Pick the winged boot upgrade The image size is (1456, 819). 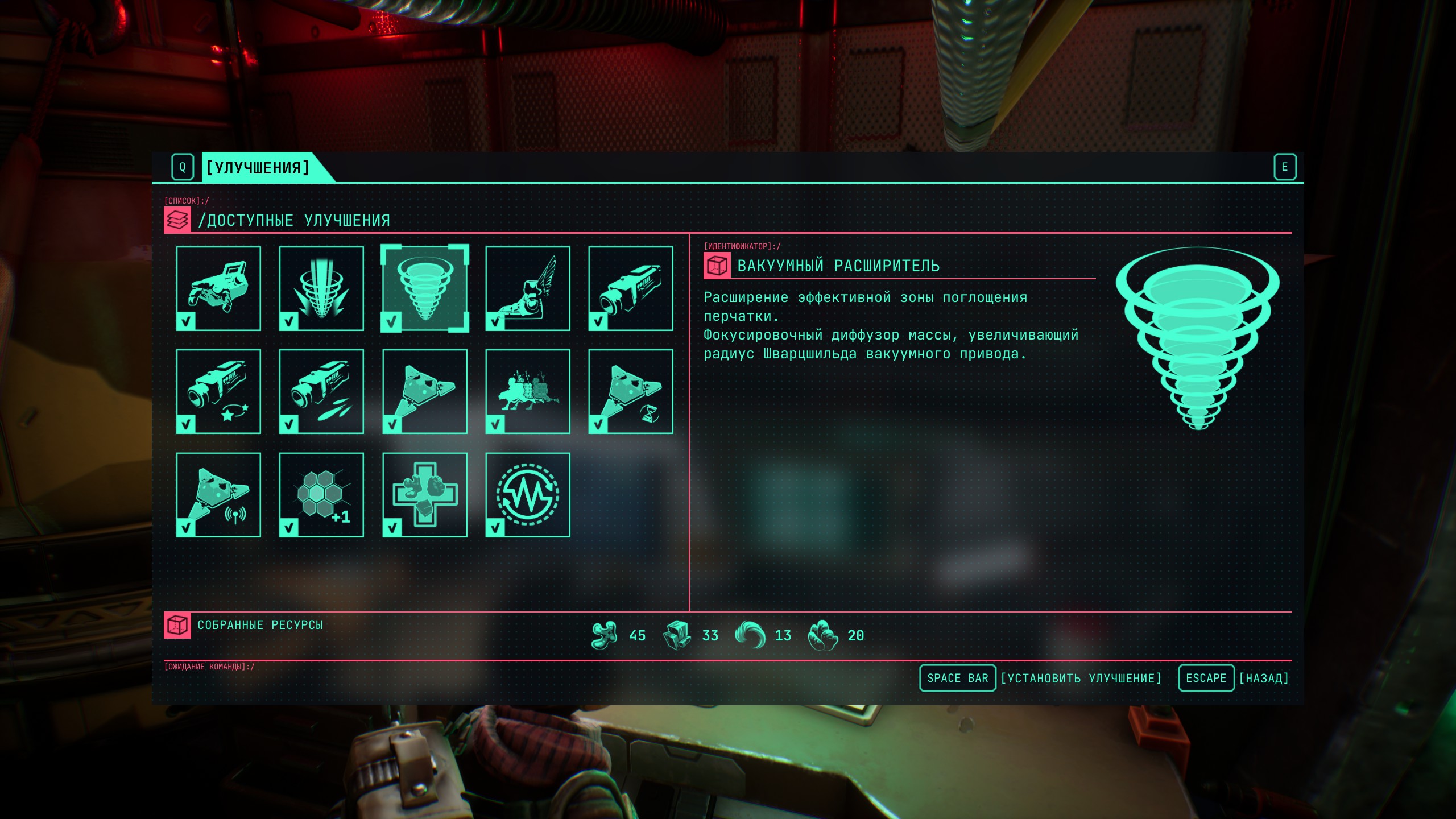528,288
